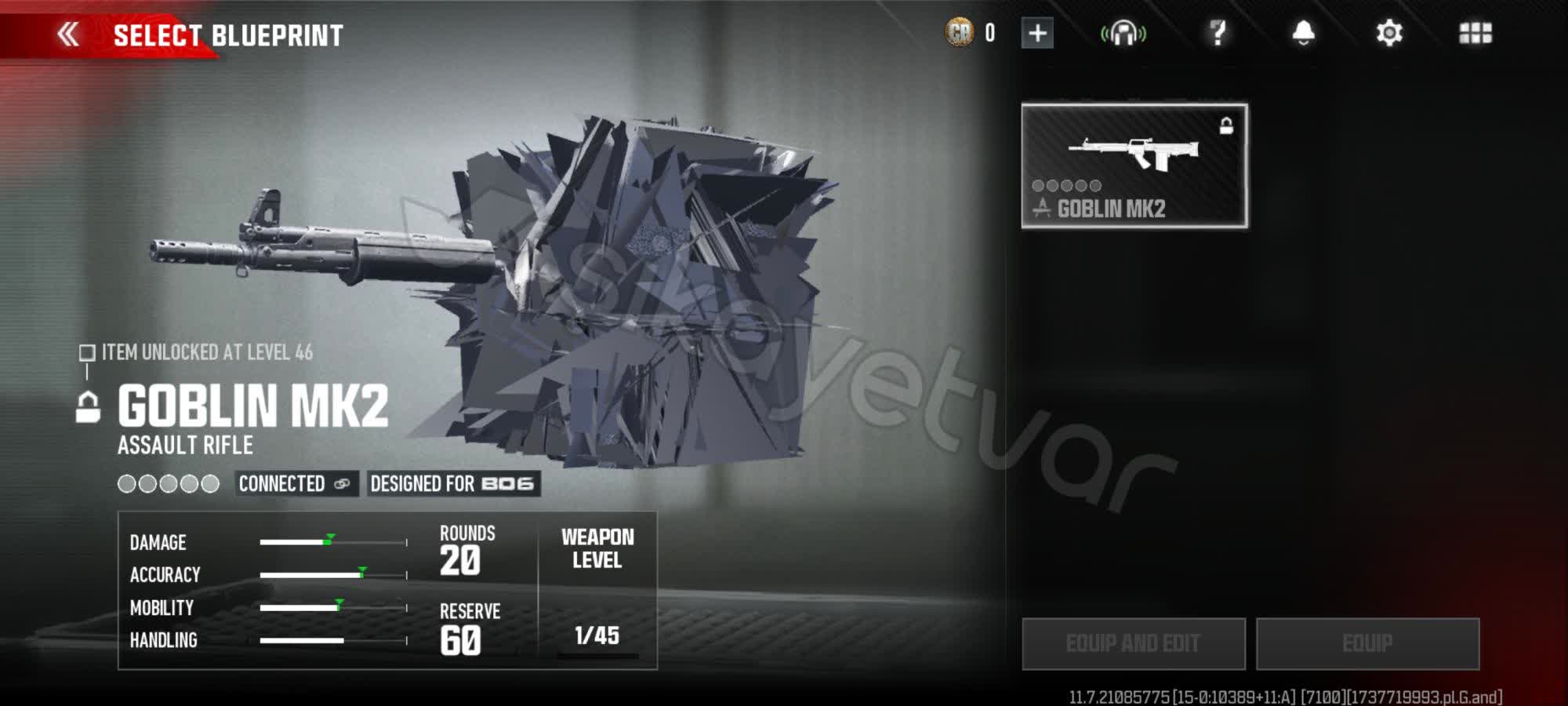Image resolution: width=1568 pixels, height=706 pixels.
Task: Click the Equip and Edit button
Action: pyautogui.click(x=1133, y=644)
